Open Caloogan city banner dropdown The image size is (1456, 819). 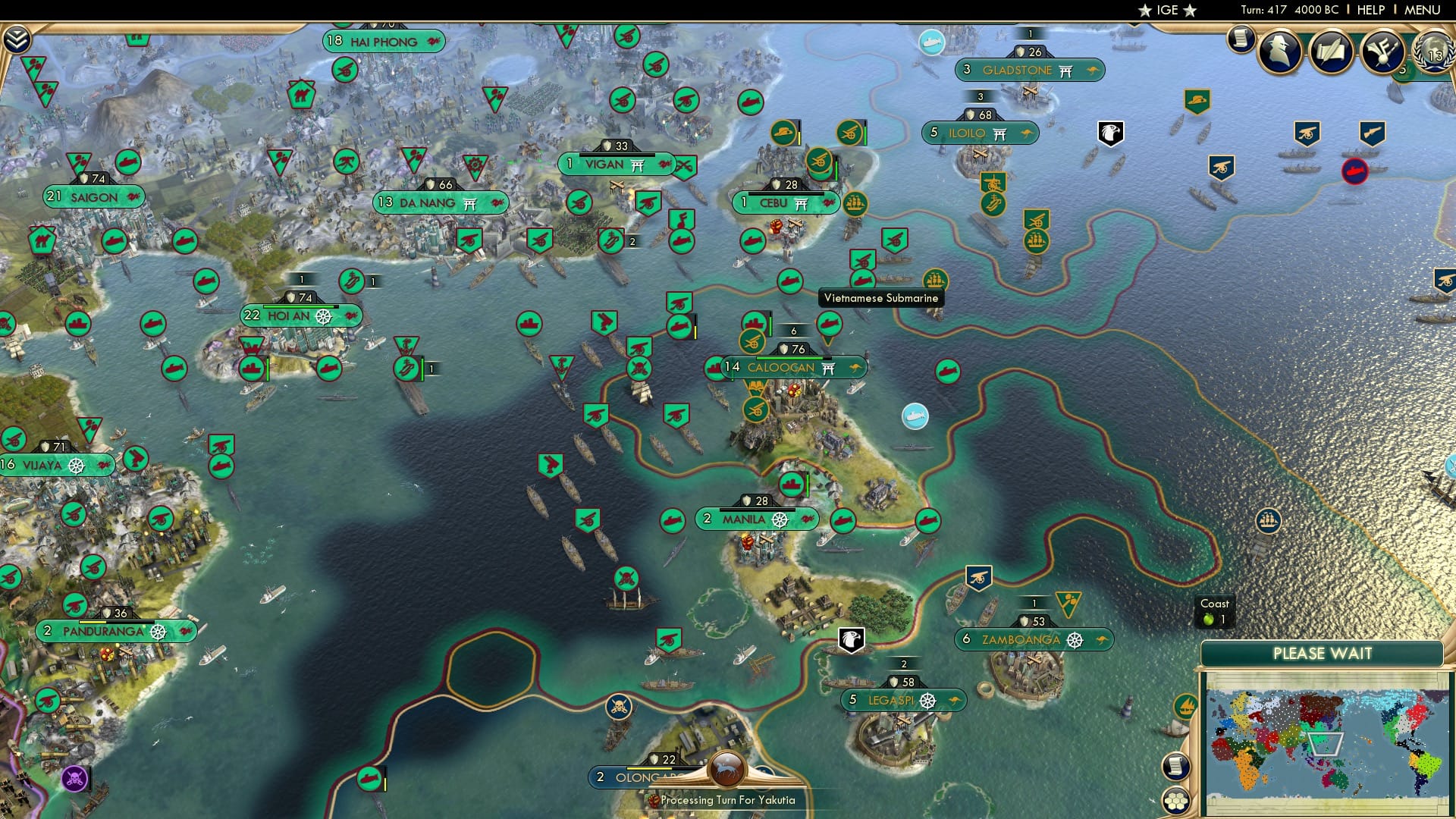pos(779,366)
